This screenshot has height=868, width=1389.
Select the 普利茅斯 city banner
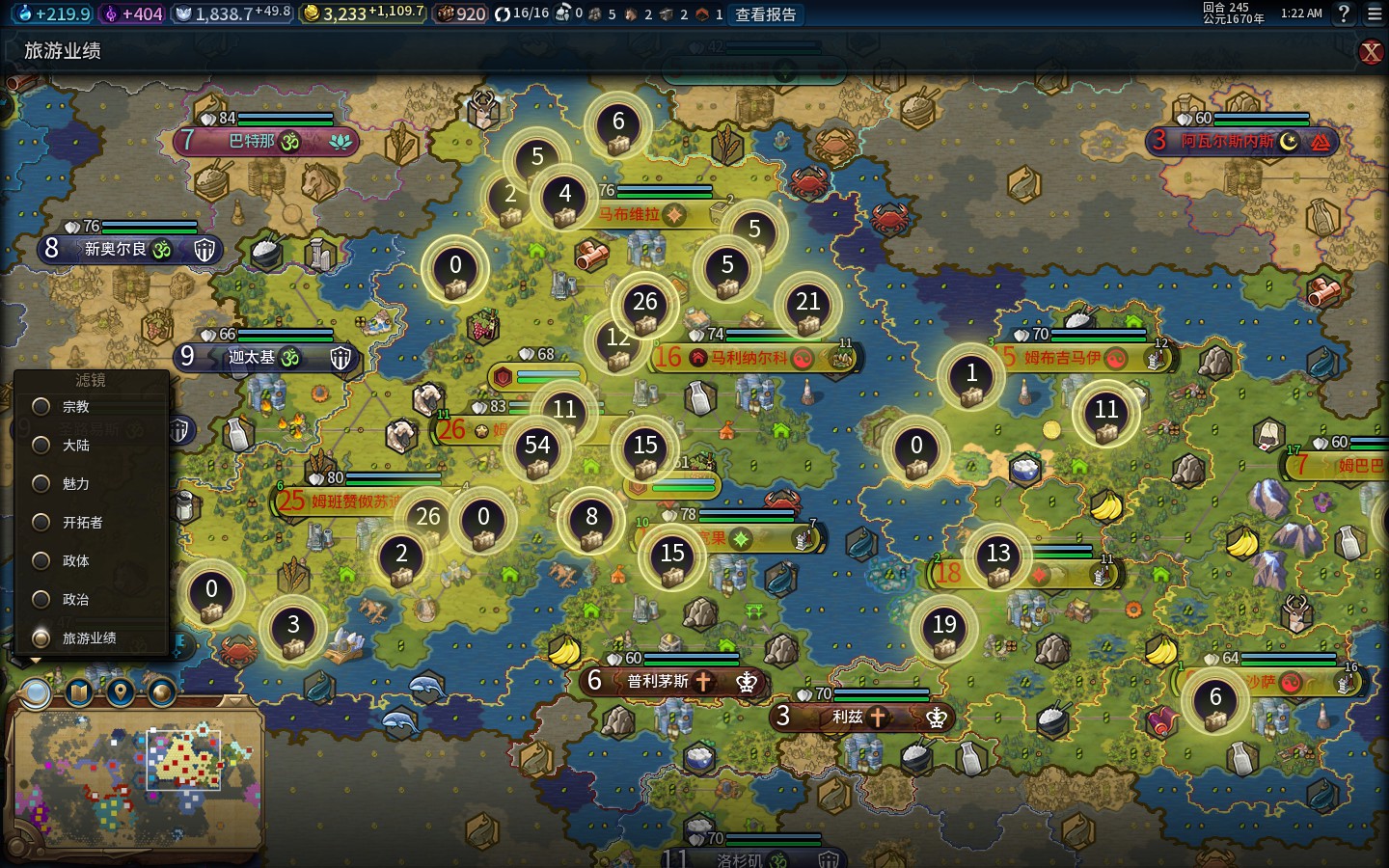point(658,682)
